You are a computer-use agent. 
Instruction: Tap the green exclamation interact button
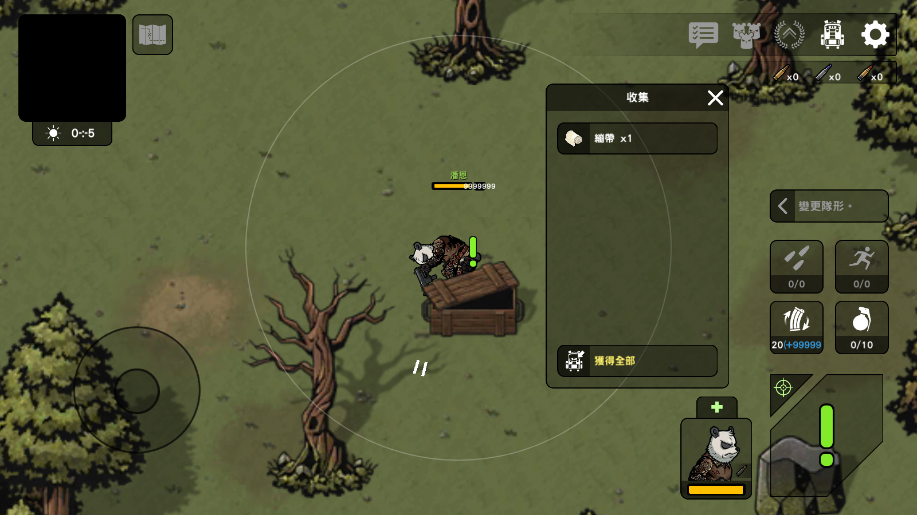[827, 435]
